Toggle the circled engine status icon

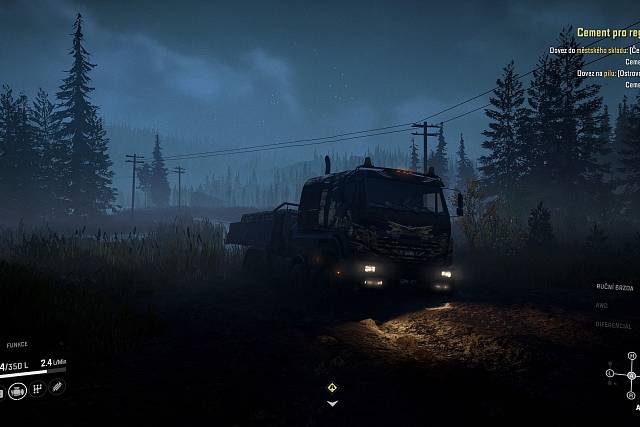click(17, 388)
